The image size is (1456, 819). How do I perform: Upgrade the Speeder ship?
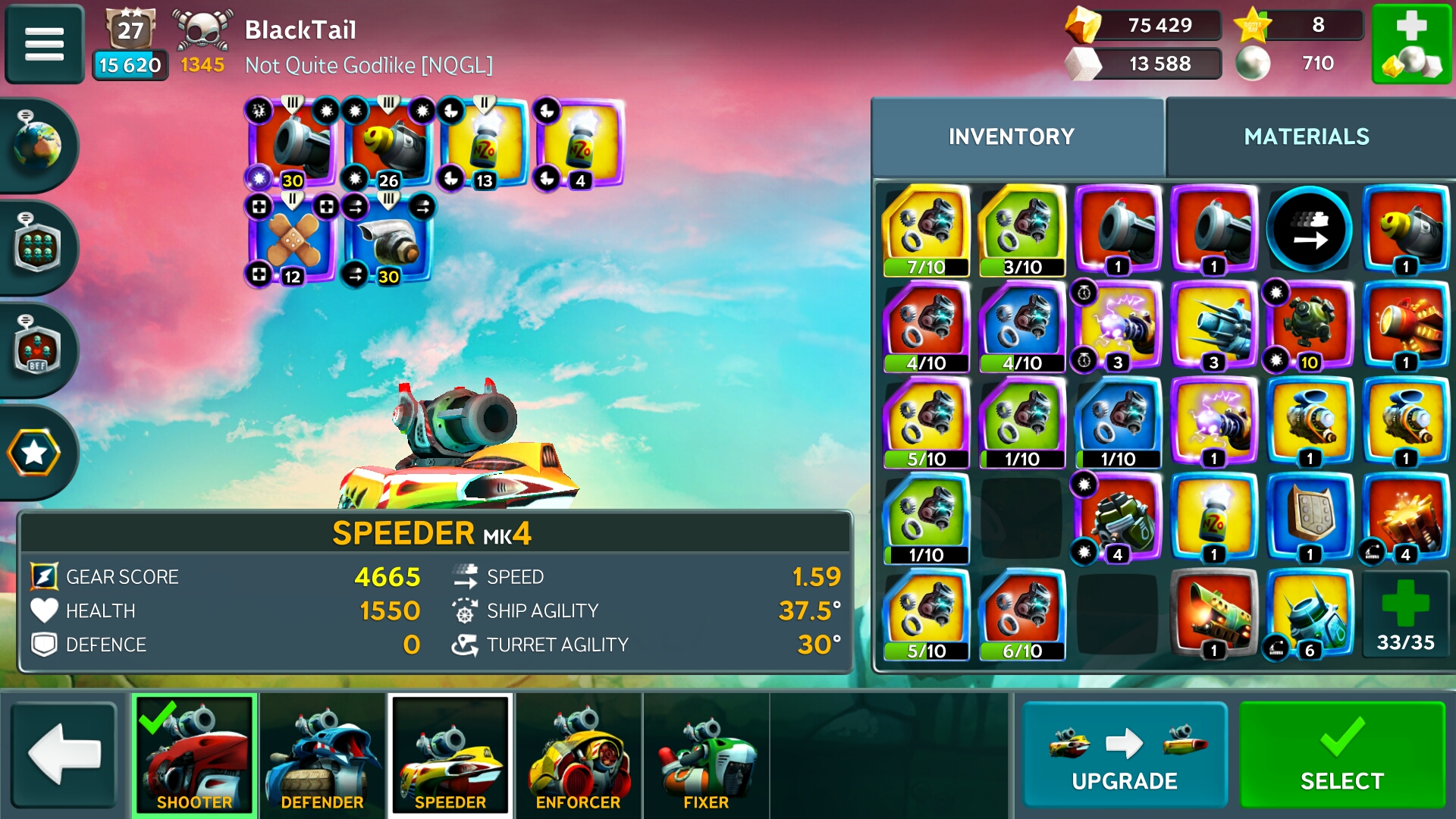point(1124,755)
